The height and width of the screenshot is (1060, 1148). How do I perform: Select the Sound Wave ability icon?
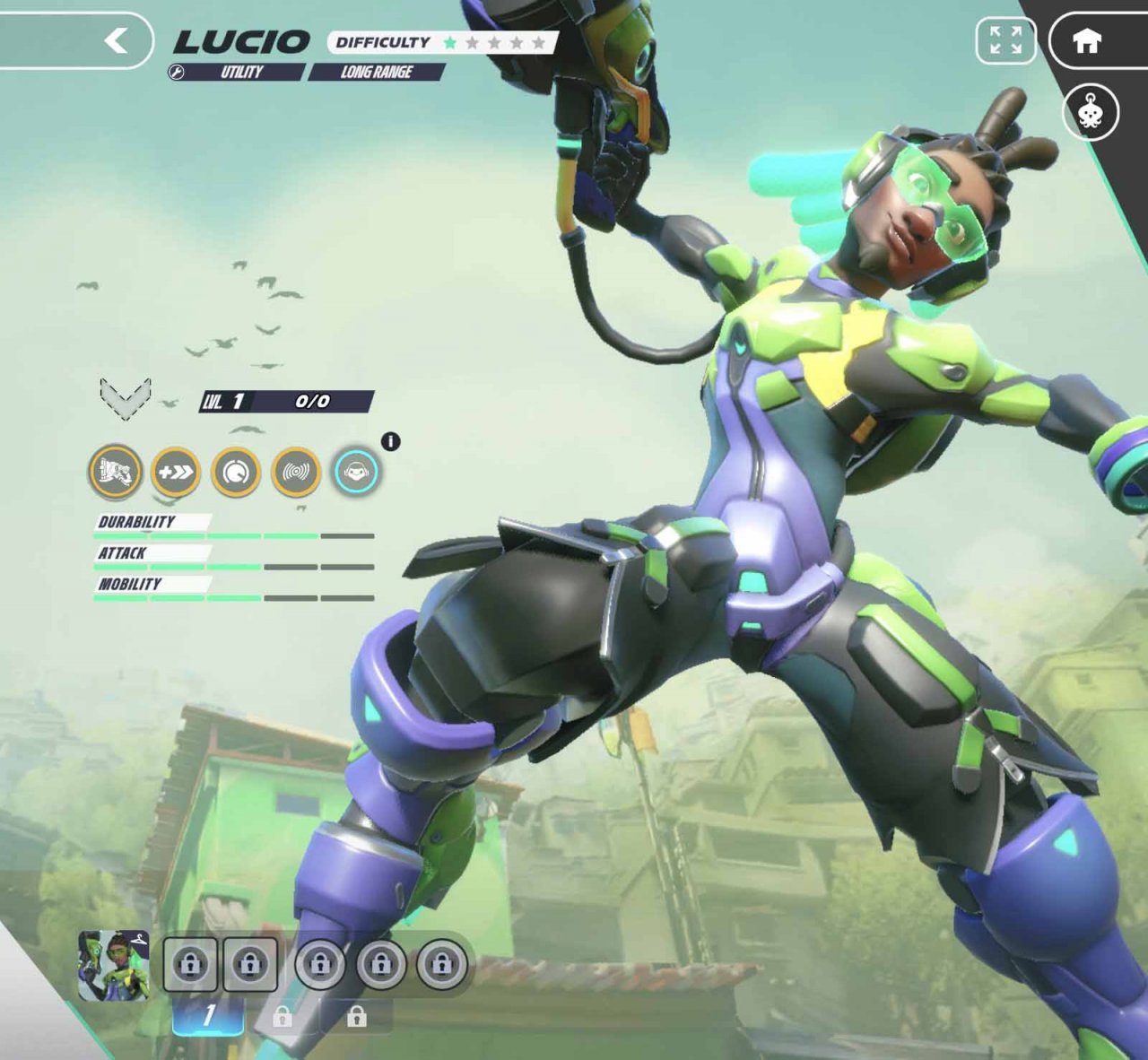point(299,474)
